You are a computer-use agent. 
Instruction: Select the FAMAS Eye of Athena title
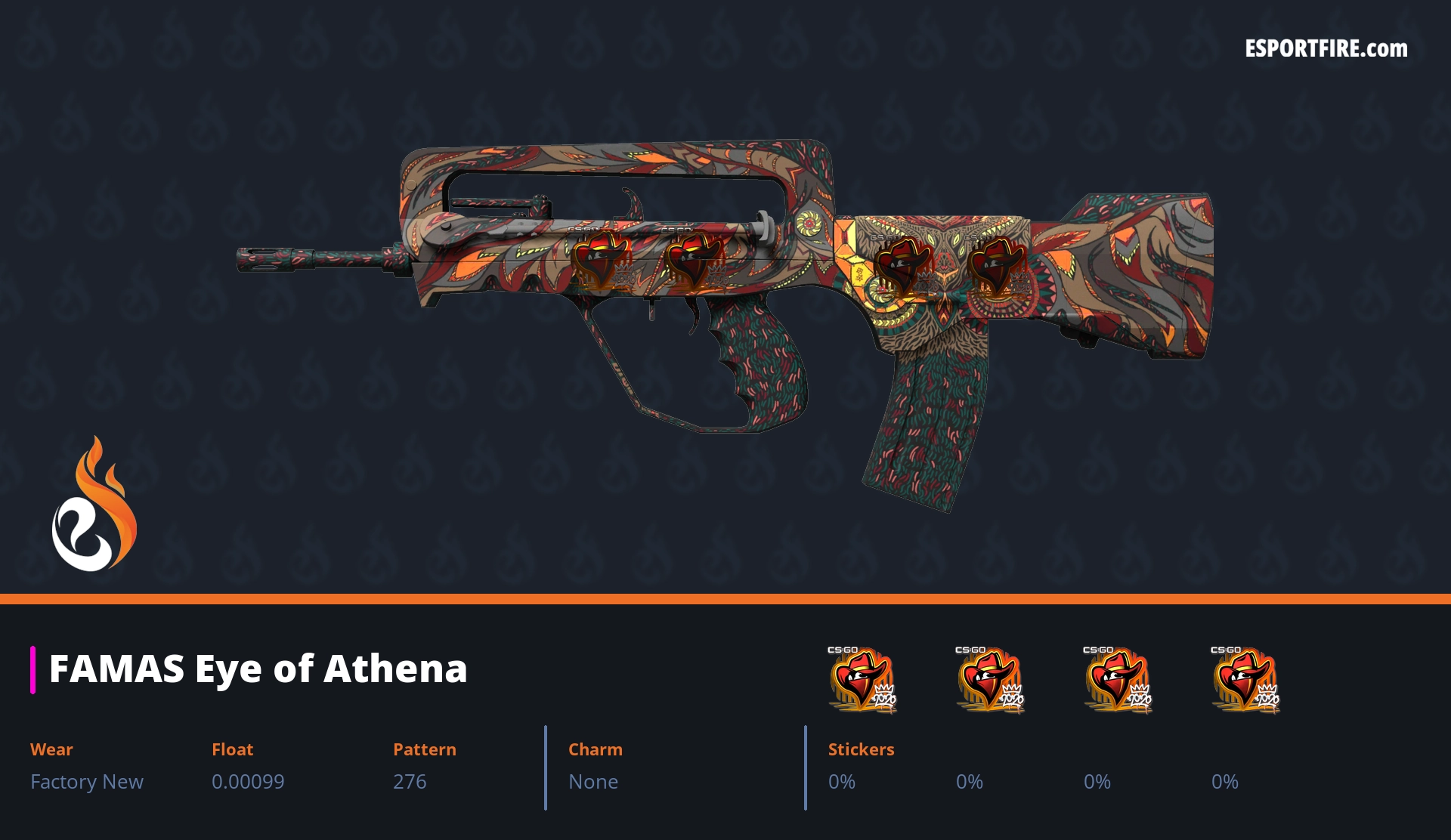tap(258, 669)
